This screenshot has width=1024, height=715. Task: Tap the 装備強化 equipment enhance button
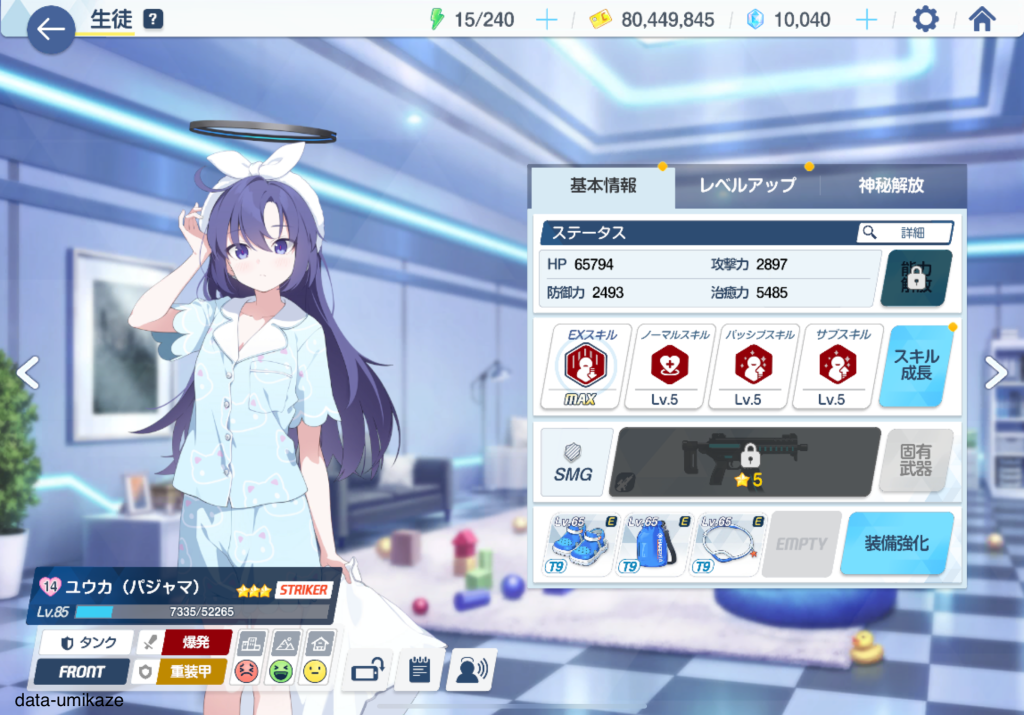(x=895, y=544)
